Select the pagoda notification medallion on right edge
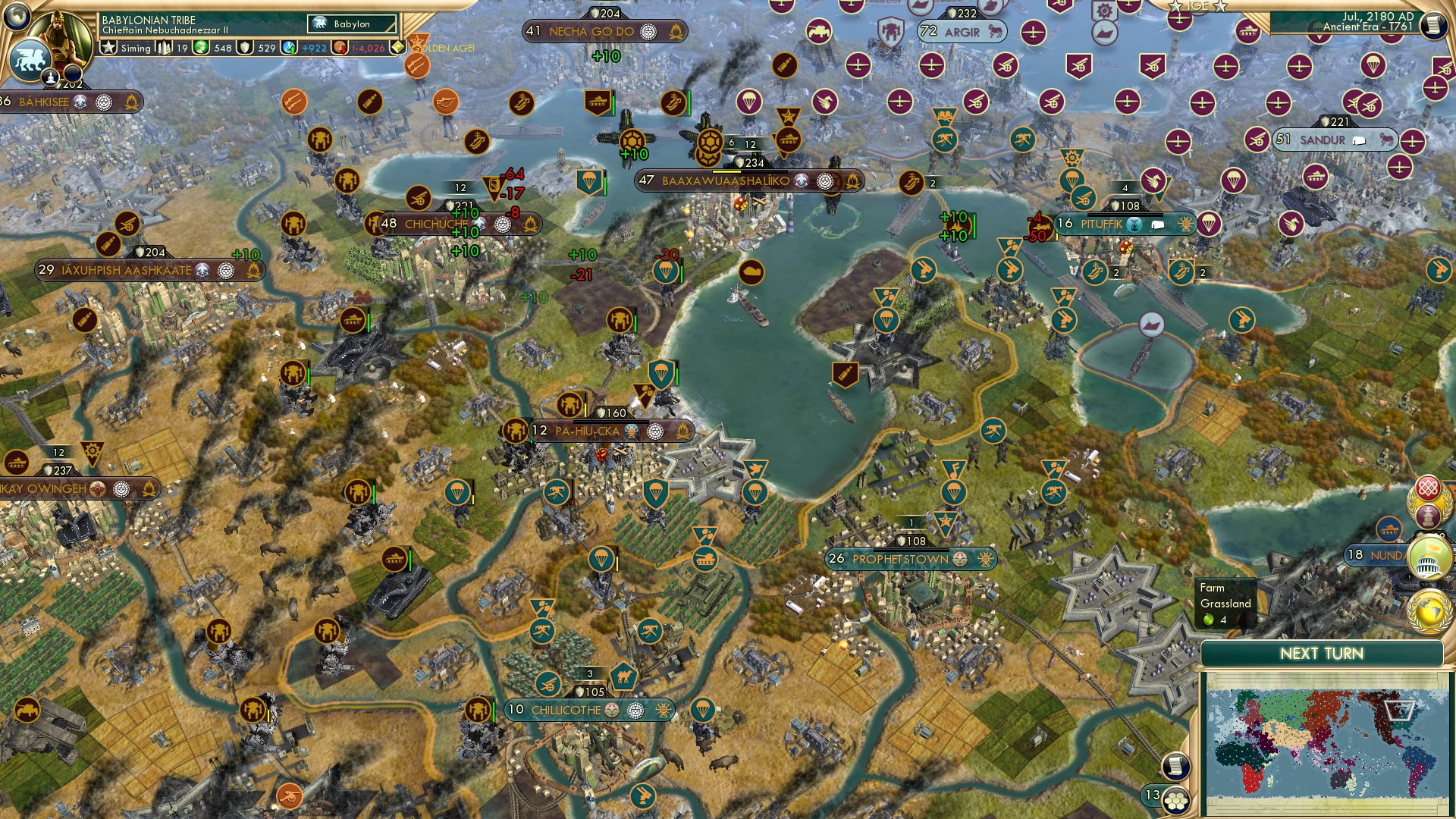1456x819 pixels. point(1427,515)
